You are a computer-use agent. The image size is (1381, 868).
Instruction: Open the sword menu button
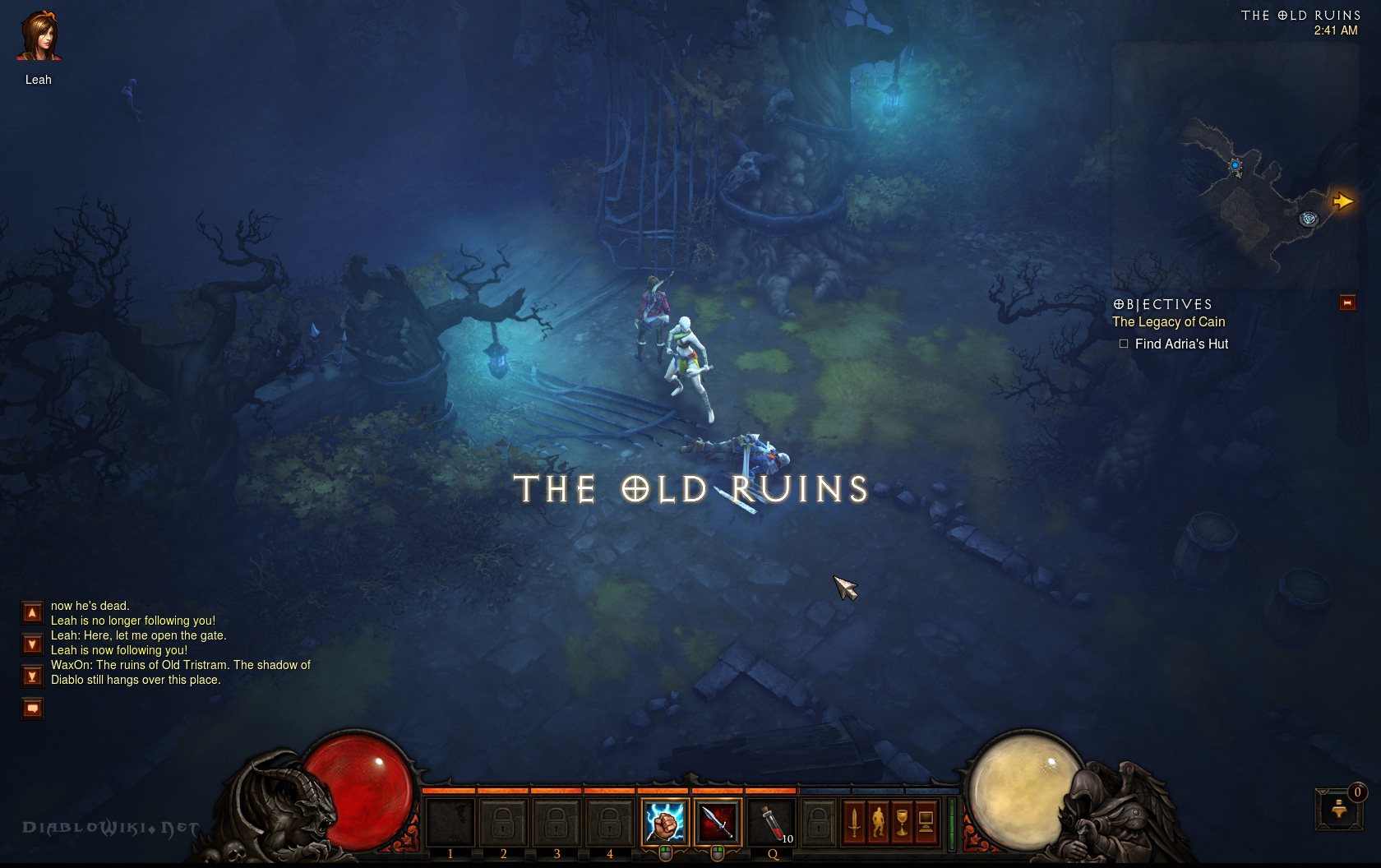click(x=854, y=821)
